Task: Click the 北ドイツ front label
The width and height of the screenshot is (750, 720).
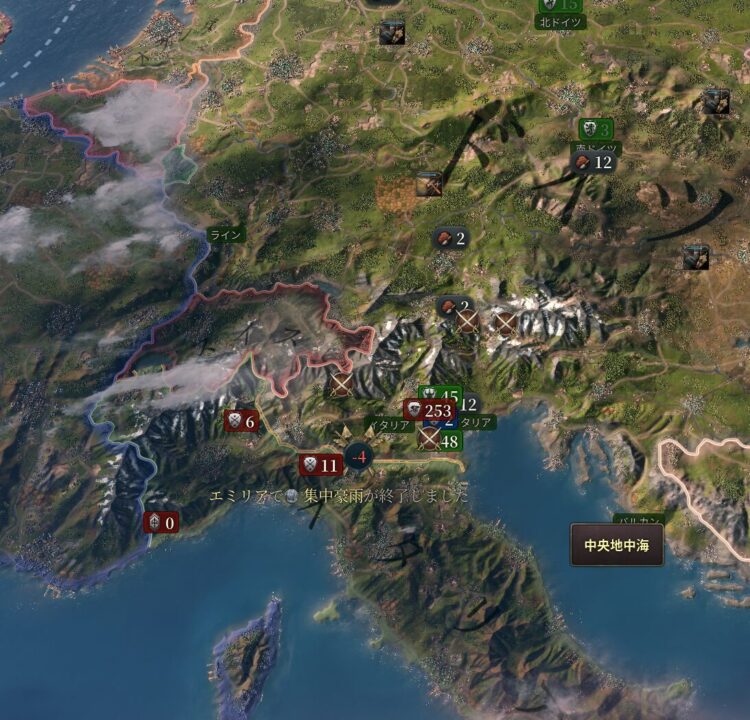Action: [559, 20]
